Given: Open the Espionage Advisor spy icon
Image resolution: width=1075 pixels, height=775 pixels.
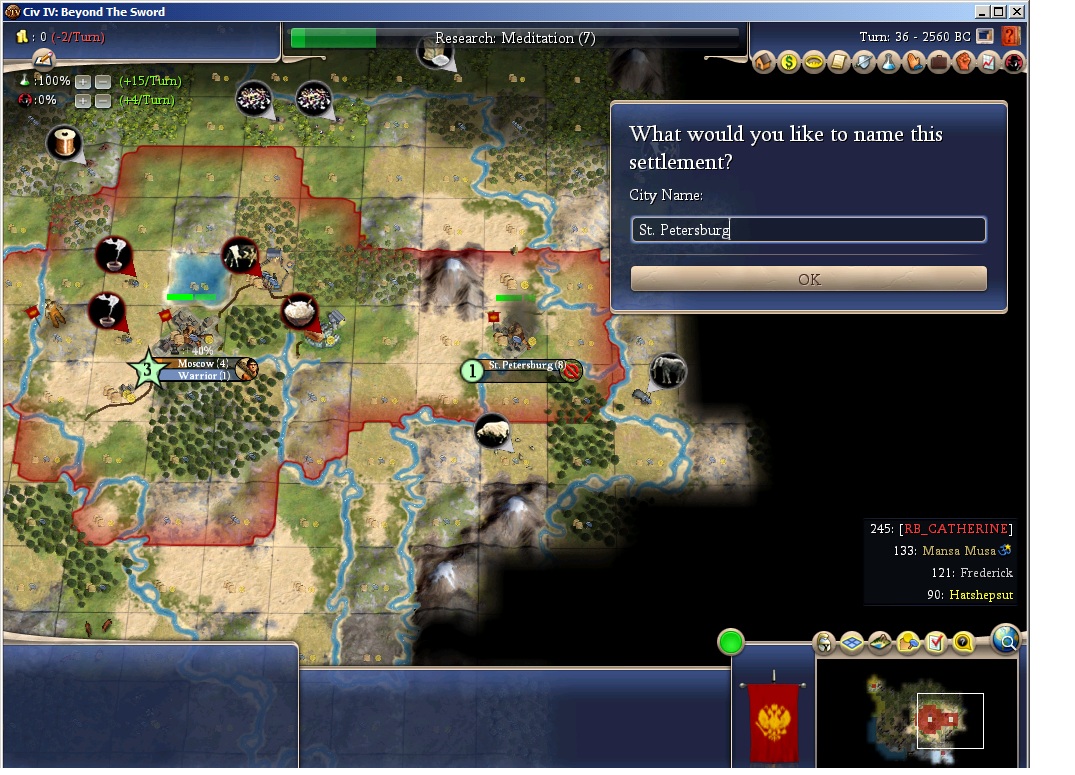Looking at the screenshot, I should pos(1013,62).
